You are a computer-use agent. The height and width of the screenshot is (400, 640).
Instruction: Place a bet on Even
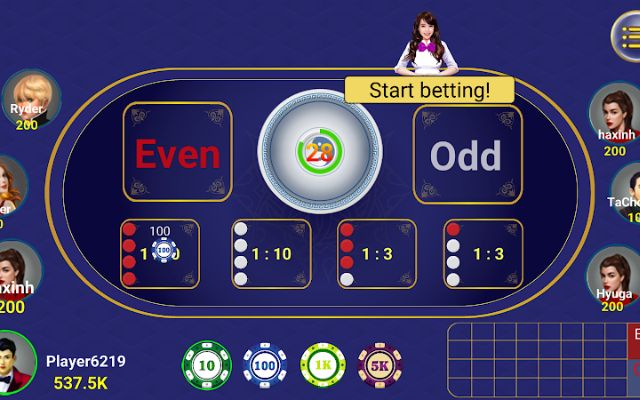[x=177, y=153]
